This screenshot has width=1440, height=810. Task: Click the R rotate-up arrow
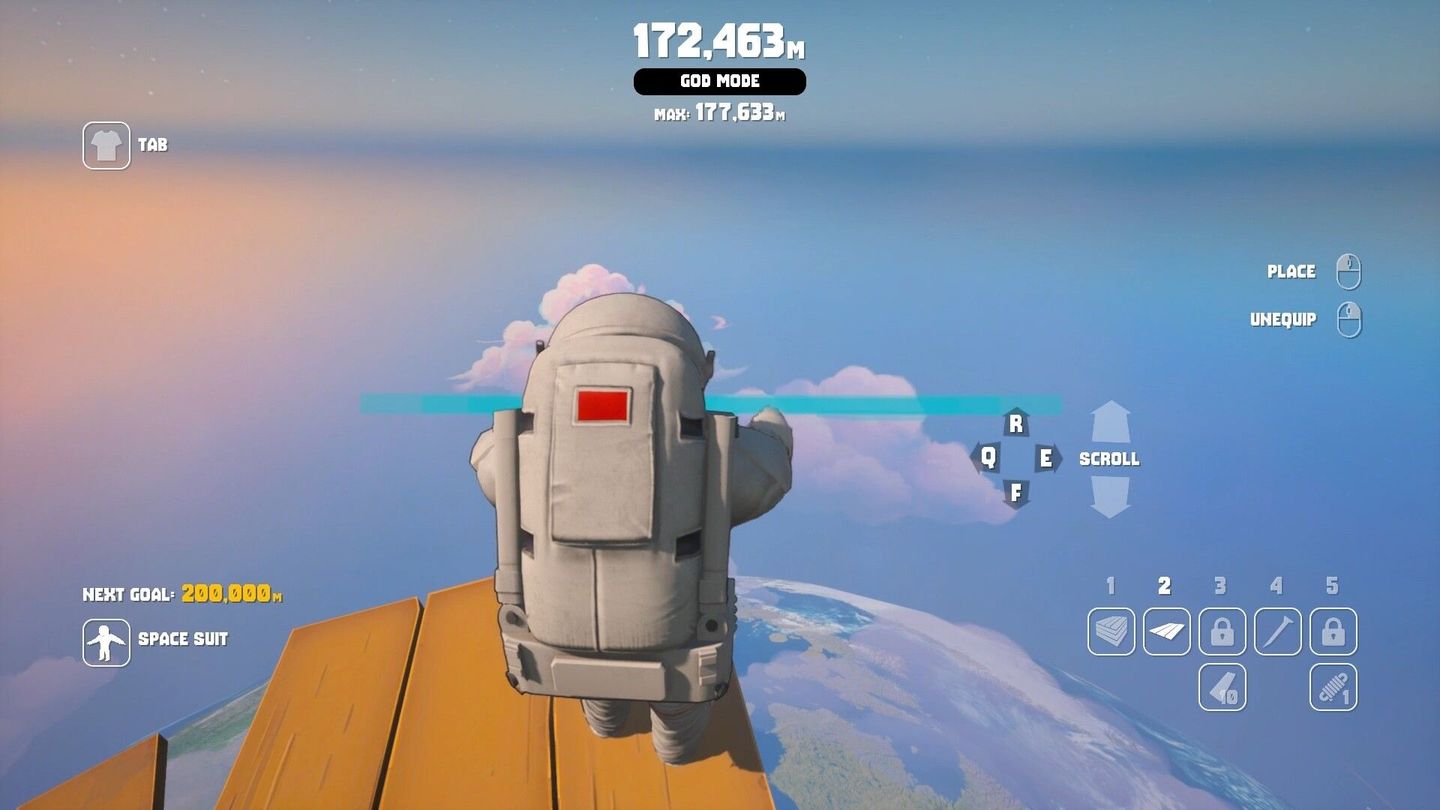(1016, 423)
